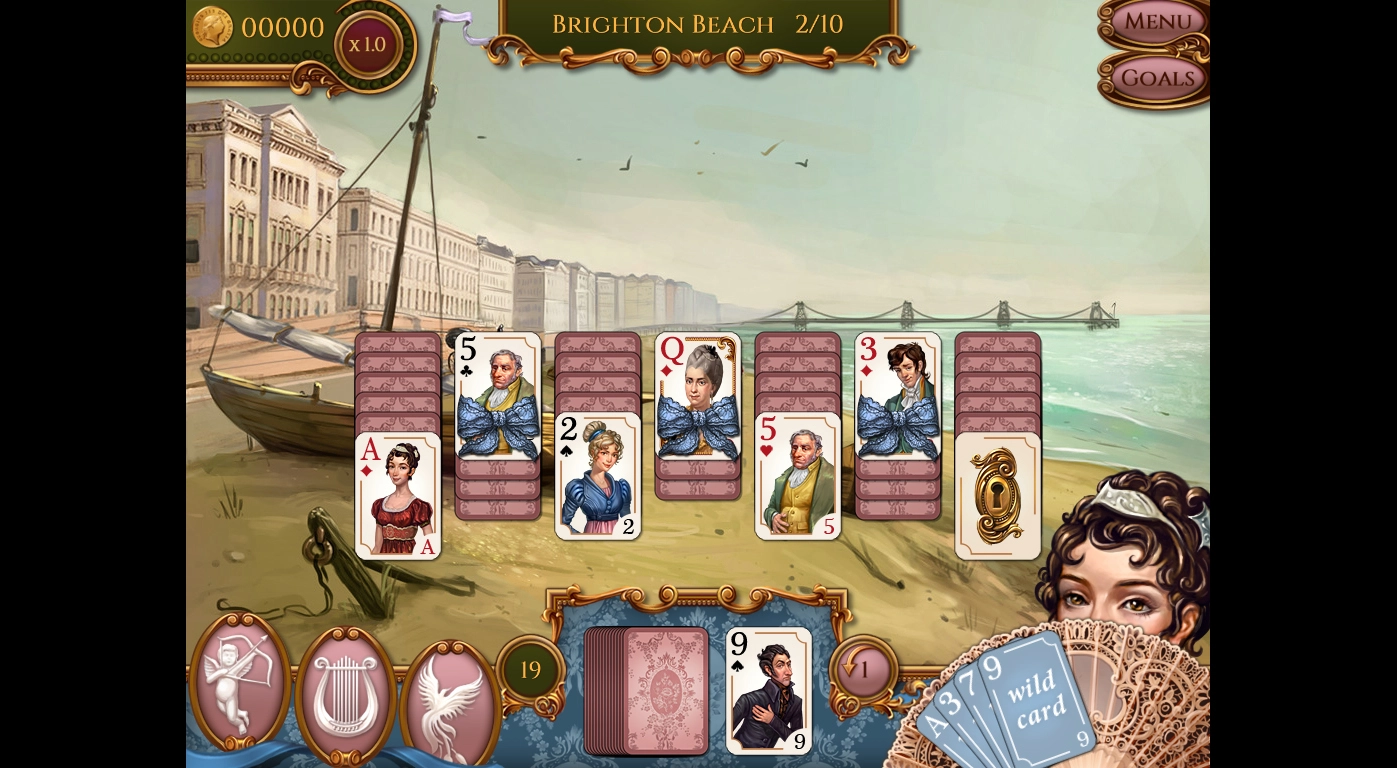
Task: Select the 9 of spades foundation card
Action: pos(768,690)
